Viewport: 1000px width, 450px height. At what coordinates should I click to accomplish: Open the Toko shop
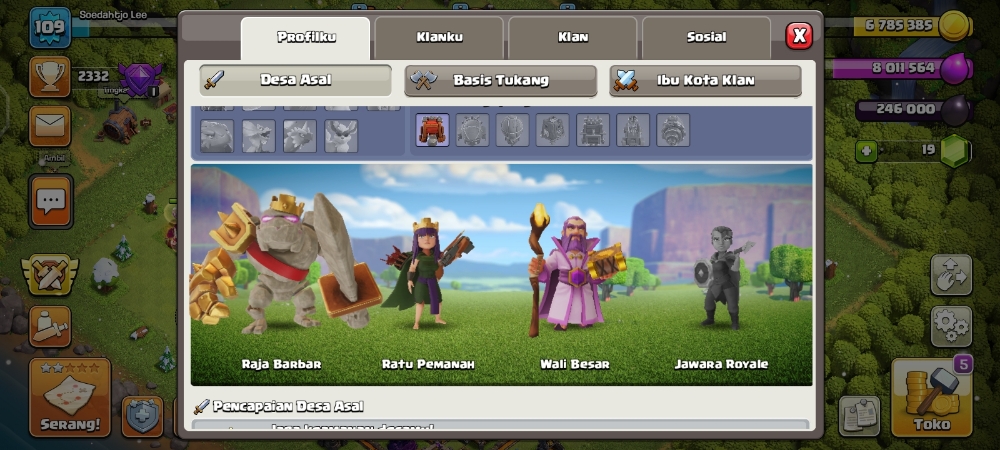tap(930, 397)
